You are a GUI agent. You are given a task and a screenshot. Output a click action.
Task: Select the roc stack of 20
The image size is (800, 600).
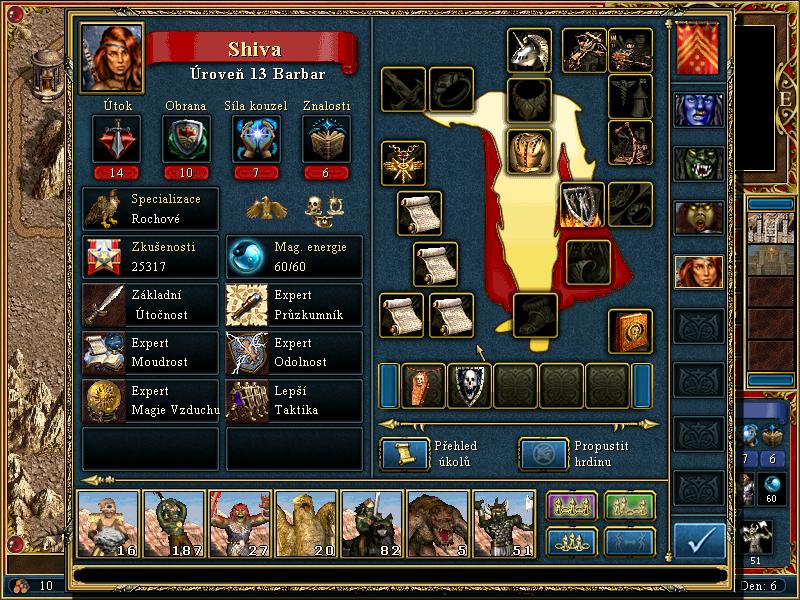(x=306, y=524)
